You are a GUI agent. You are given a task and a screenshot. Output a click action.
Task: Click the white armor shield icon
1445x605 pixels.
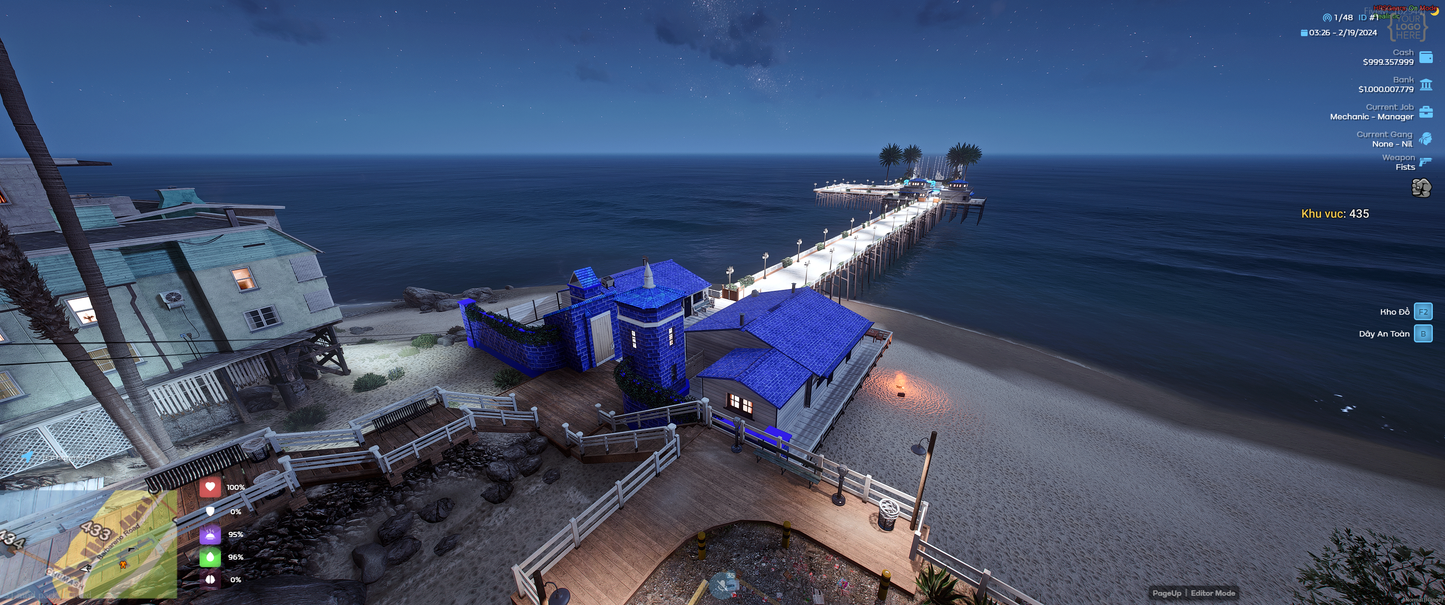click(210, 511)
